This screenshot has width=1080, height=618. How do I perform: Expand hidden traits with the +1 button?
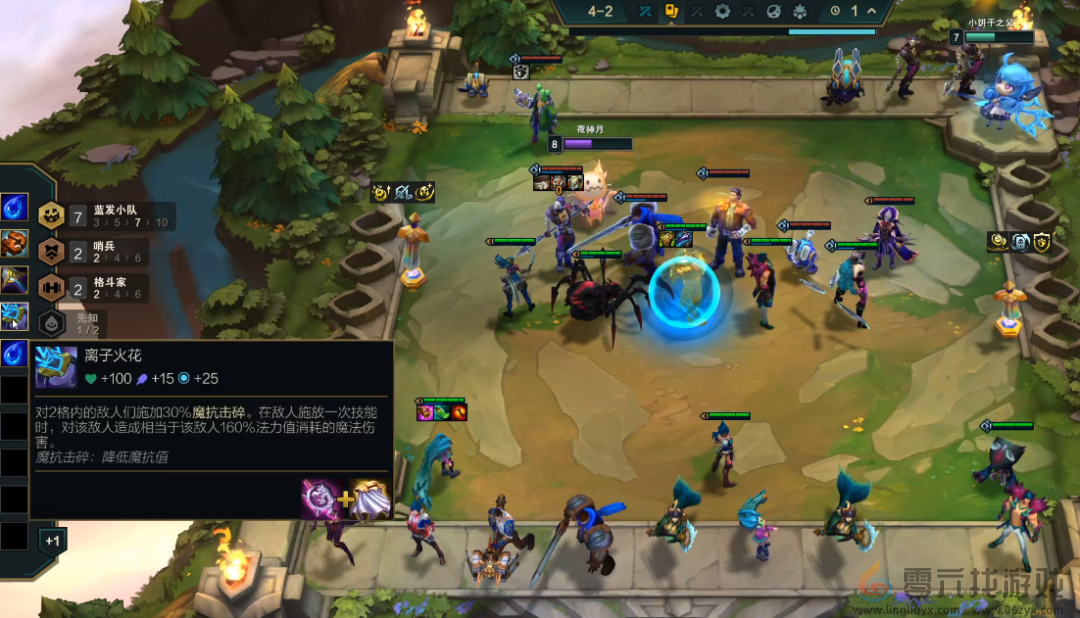[x=53, y=541]
